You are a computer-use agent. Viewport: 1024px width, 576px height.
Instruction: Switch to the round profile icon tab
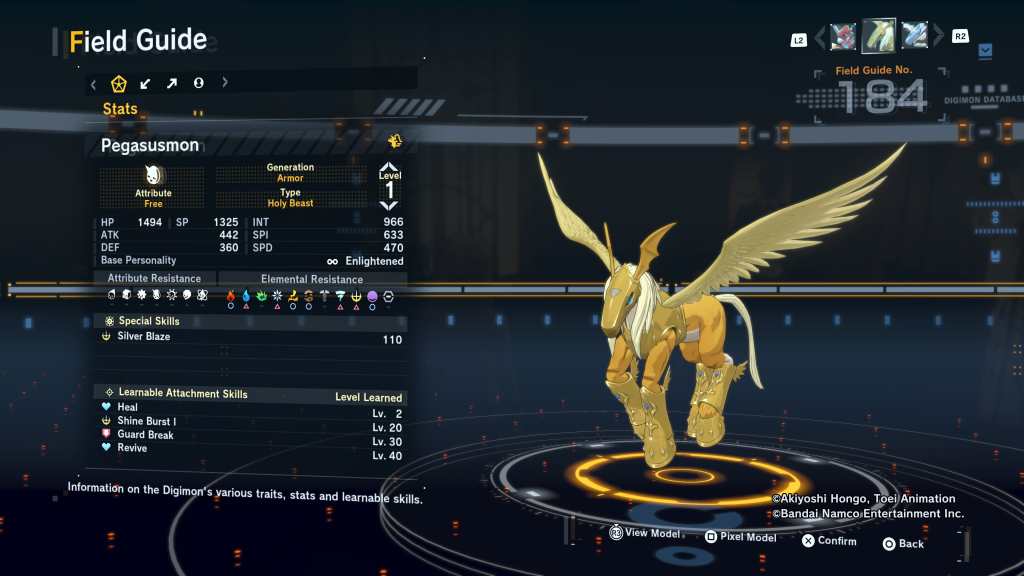coord(198,83)
